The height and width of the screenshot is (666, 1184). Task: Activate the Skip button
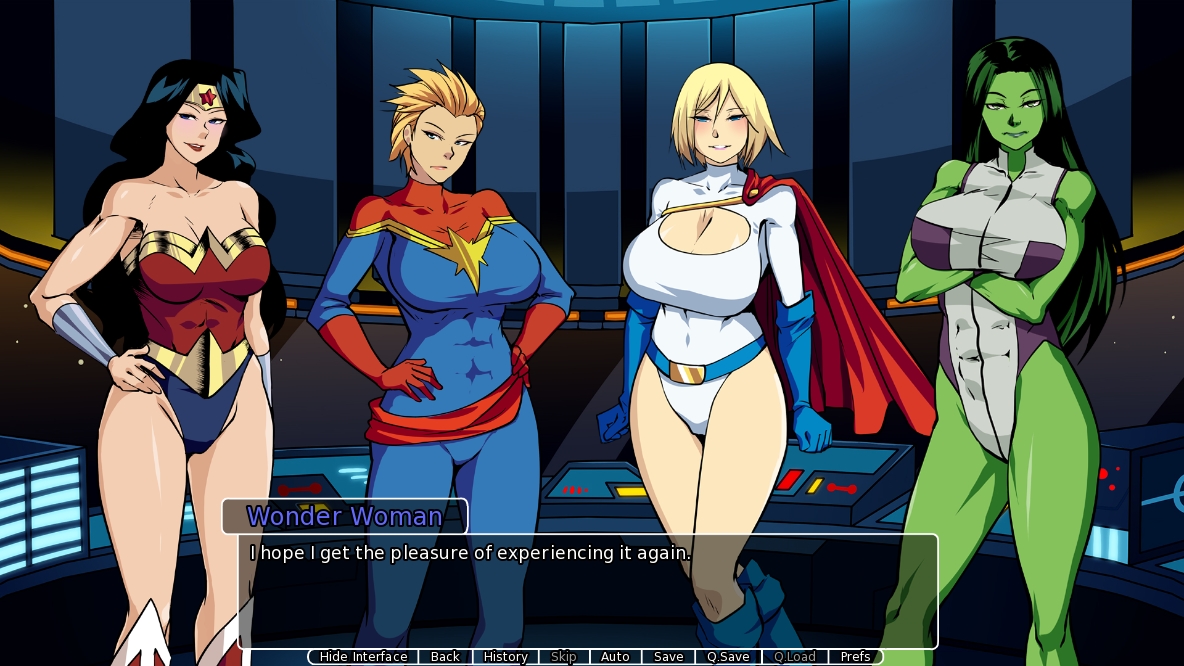coord(564,657)
